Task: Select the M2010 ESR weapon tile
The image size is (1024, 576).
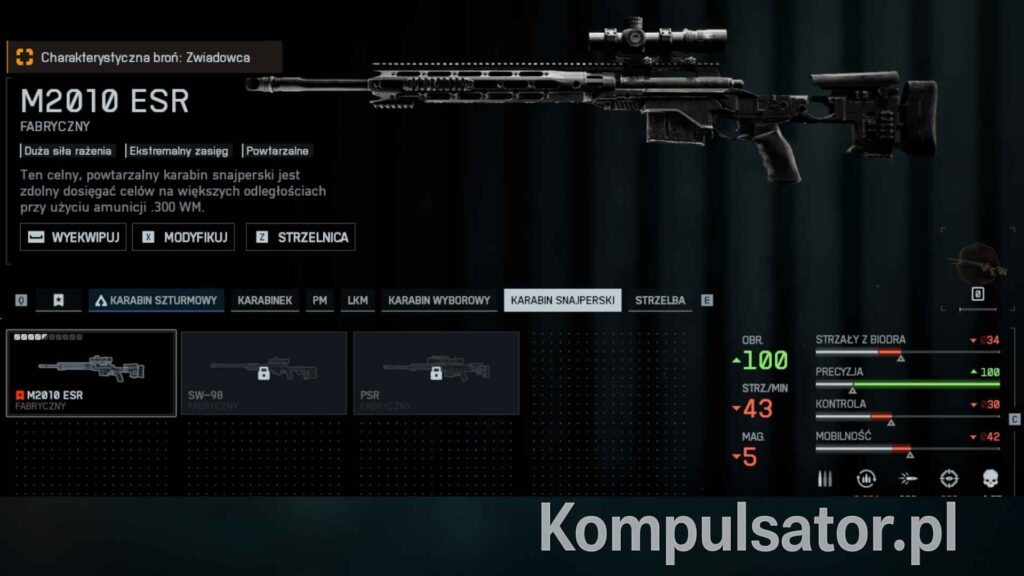Action: (x=91, y=372)
